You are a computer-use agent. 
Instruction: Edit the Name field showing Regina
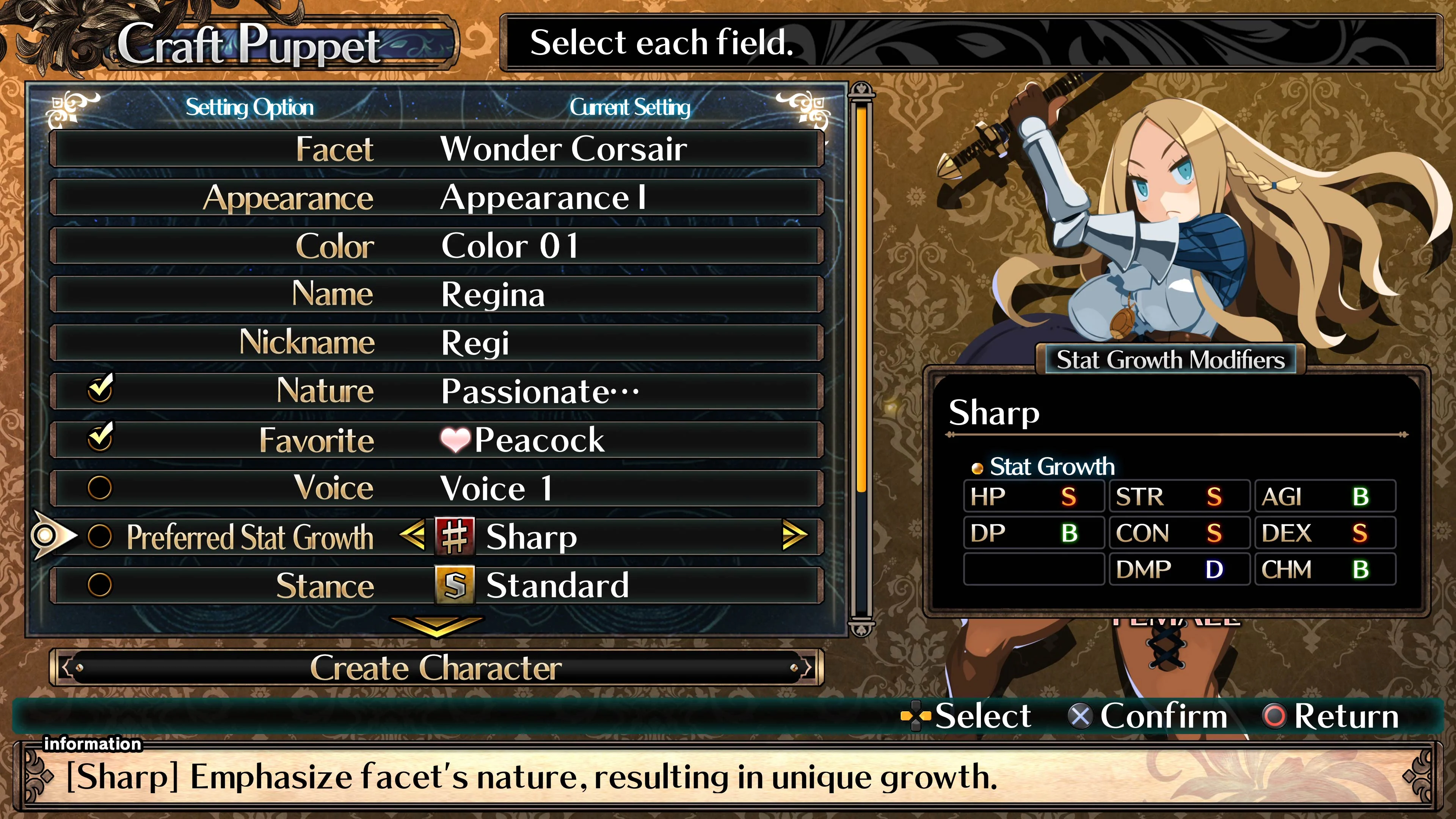point(436,295)
